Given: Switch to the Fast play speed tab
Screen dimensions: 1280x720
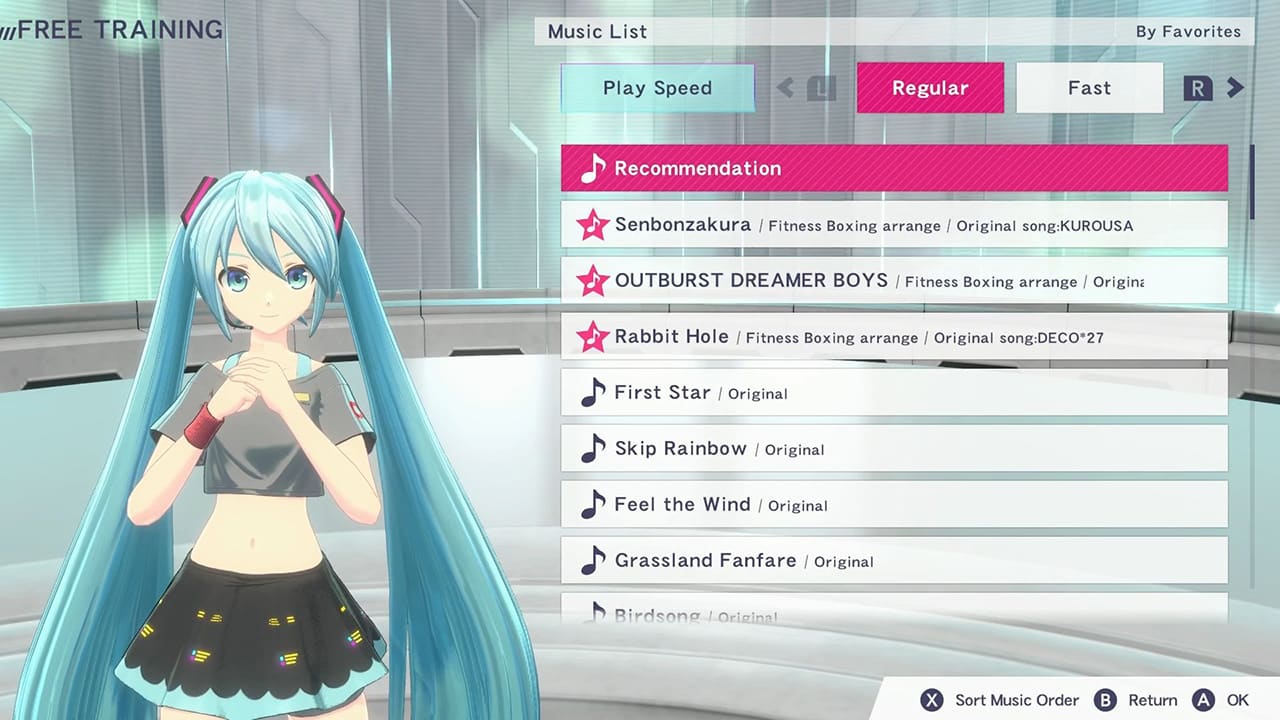Looking at the screenshot, I should tap(1089, 88).
